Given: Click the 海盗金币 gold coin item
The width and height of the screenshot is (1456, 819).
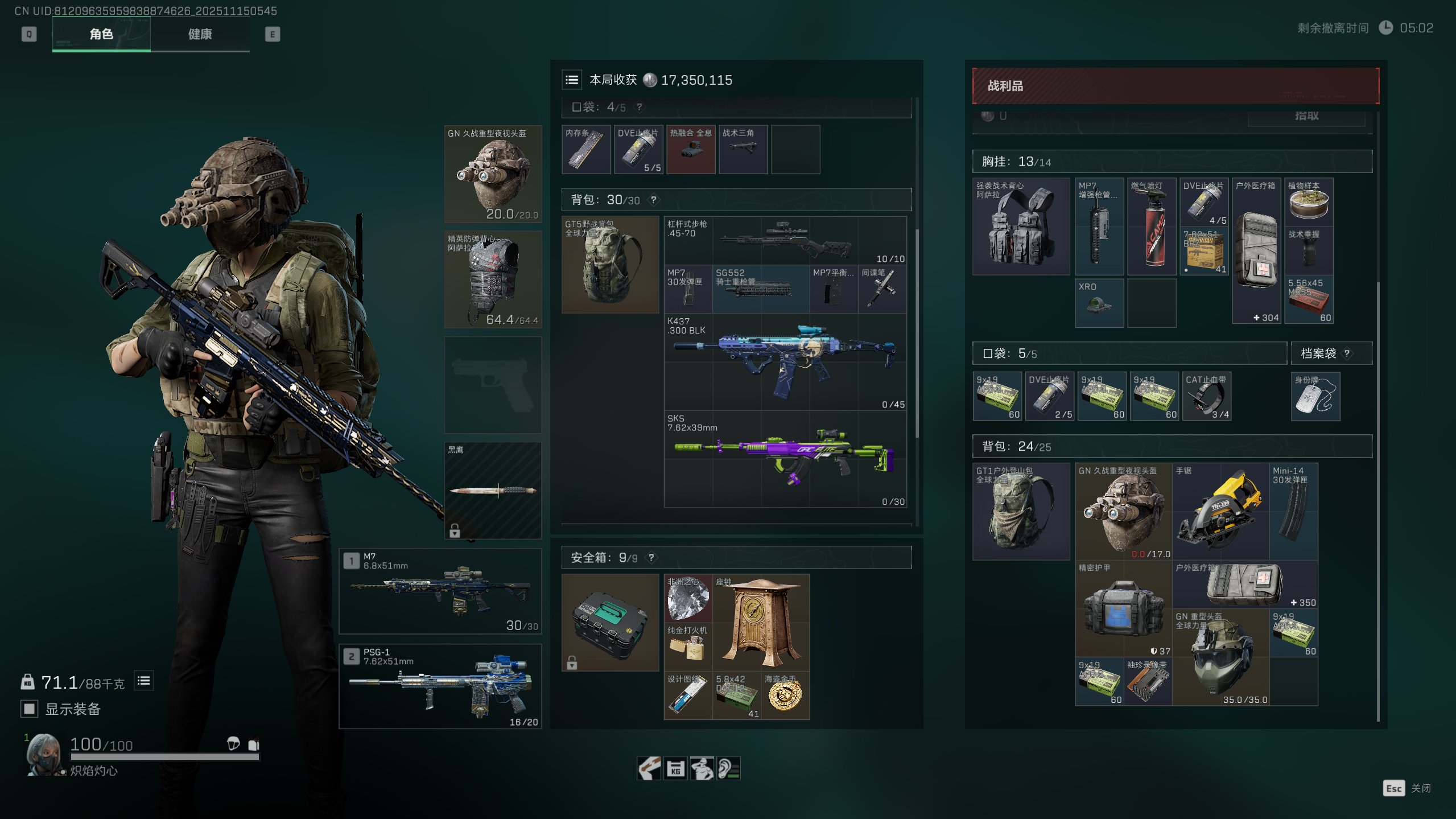Looking at the screenshot, I should (x=785, y=695).
